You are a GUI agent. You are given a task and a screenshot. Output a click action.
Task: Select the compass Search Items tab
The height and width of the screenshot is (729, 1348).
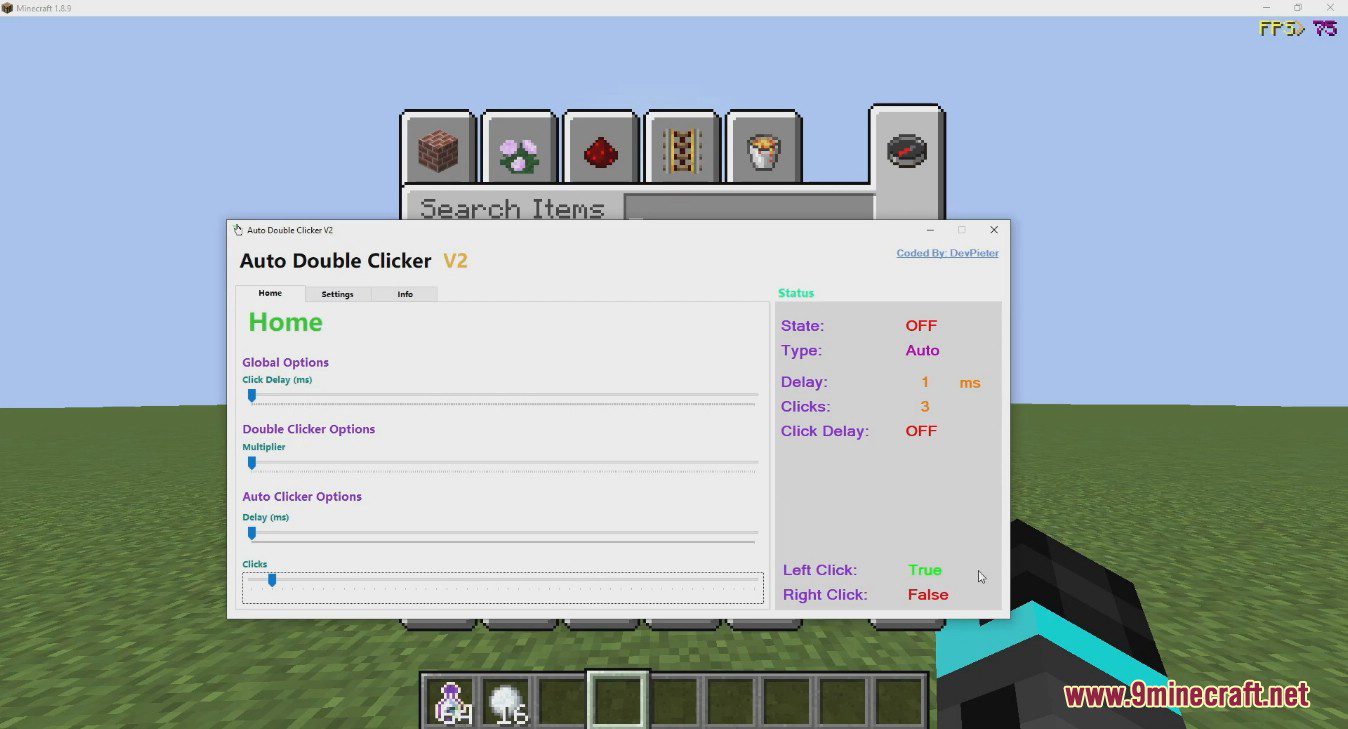coord(906,150)
